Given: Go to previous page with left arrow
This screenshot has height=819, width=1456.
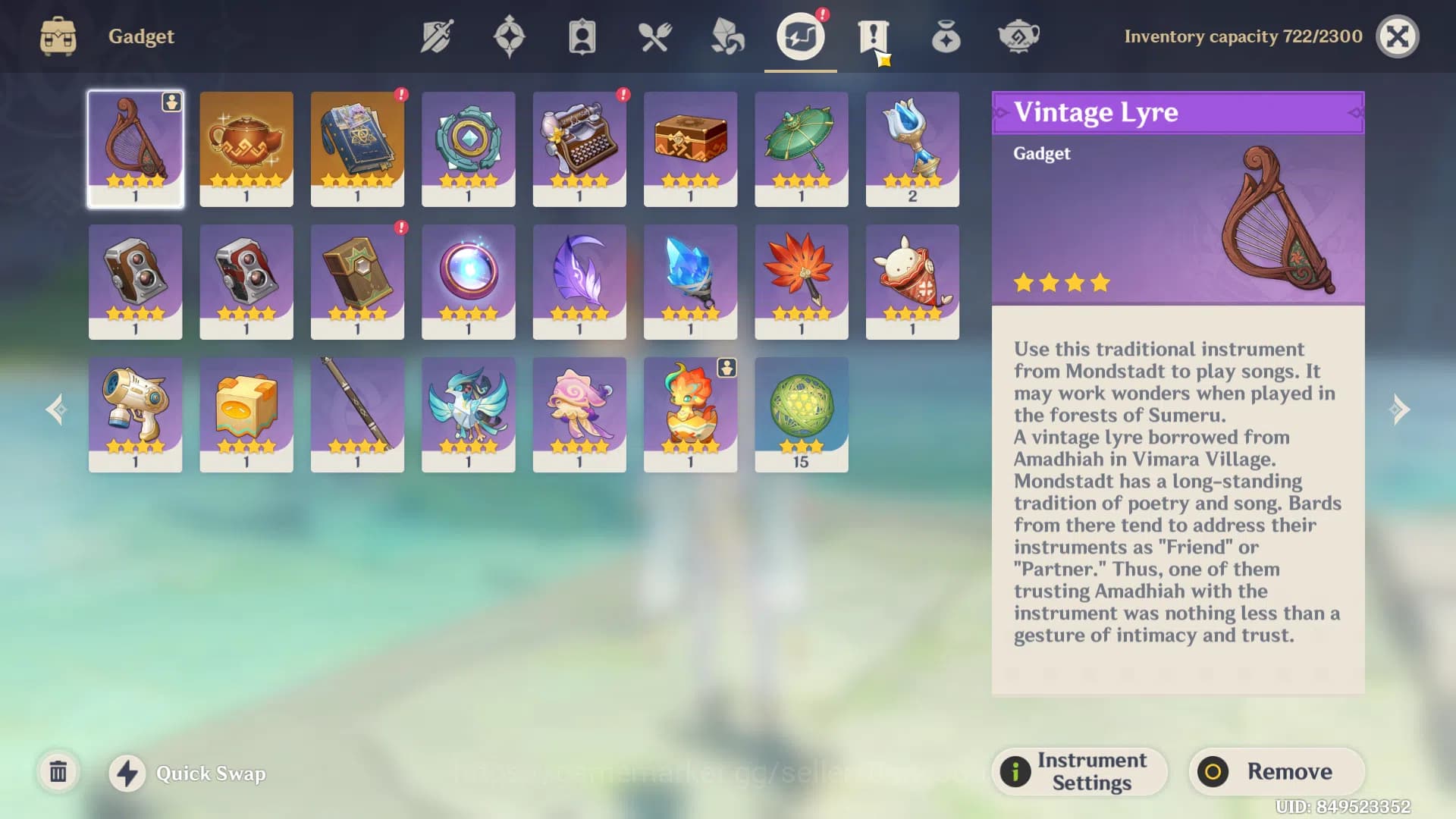Looking at the screenshot, I should pos(56,409).
